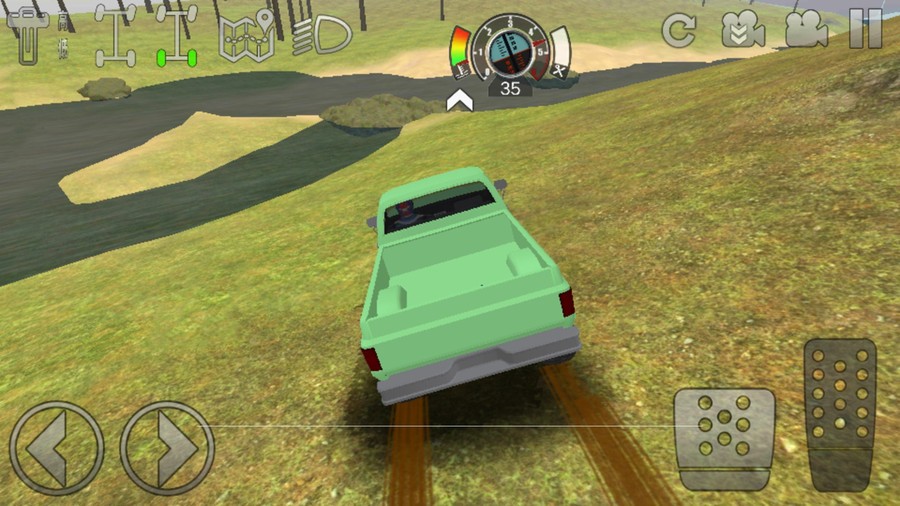Image resolution: width=900 pixels, height=506 pixels.
Task: Pause the game
Action: 865,31
